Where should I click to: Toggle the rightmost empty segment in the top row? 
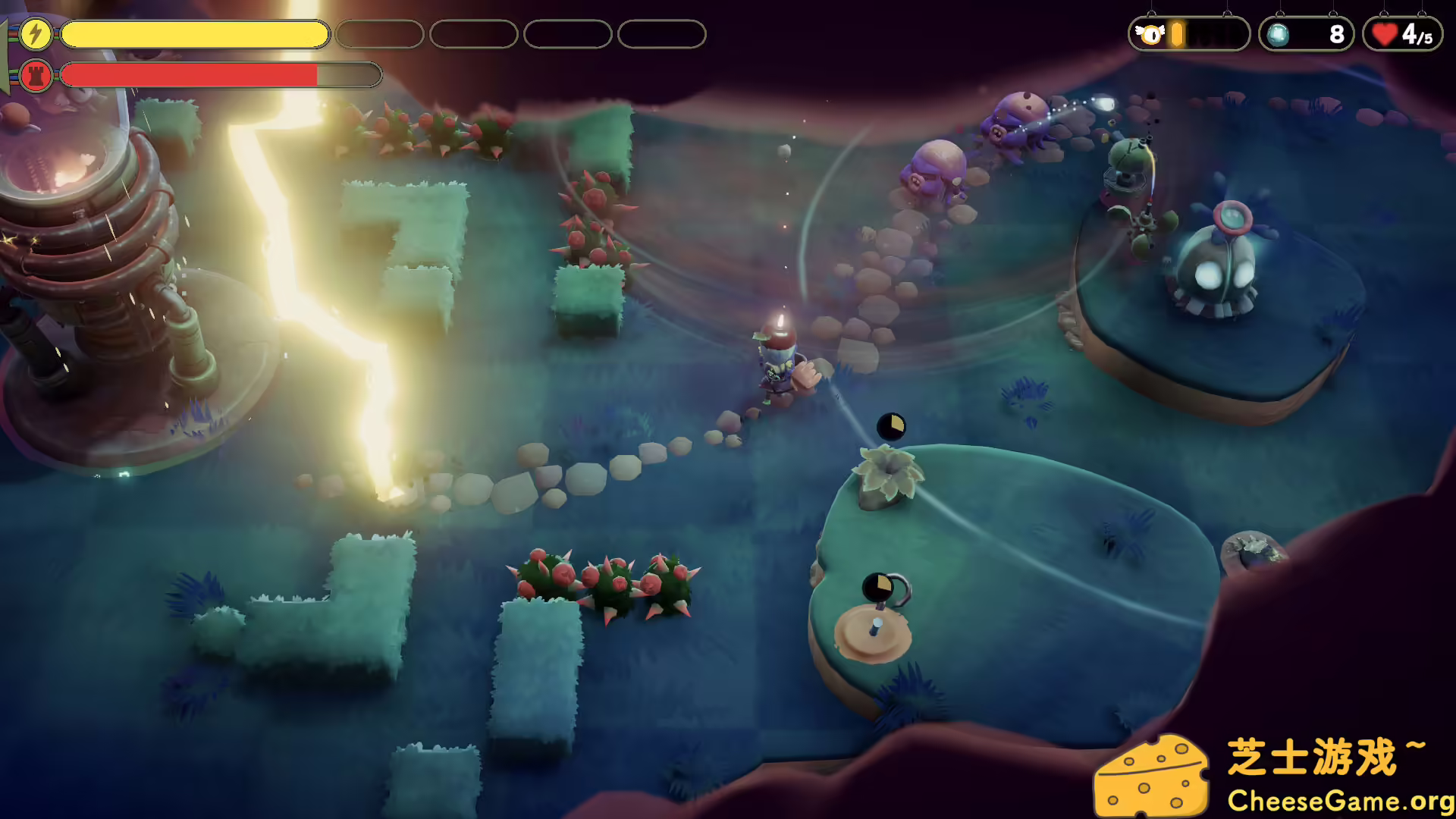tap(661, 34)
